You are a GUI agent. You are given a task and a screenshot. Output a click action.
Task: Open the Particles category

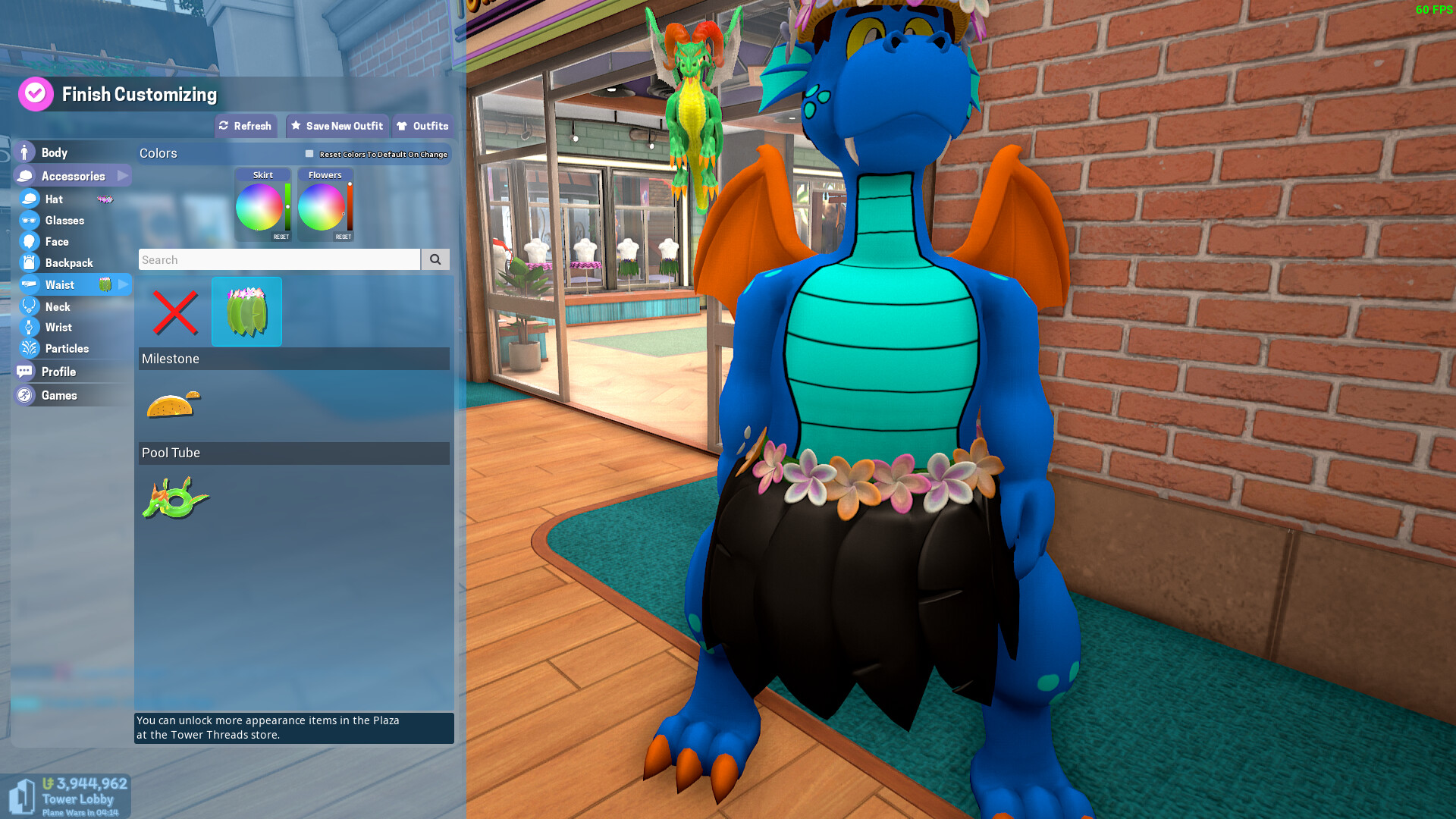(x=67, y=349)
